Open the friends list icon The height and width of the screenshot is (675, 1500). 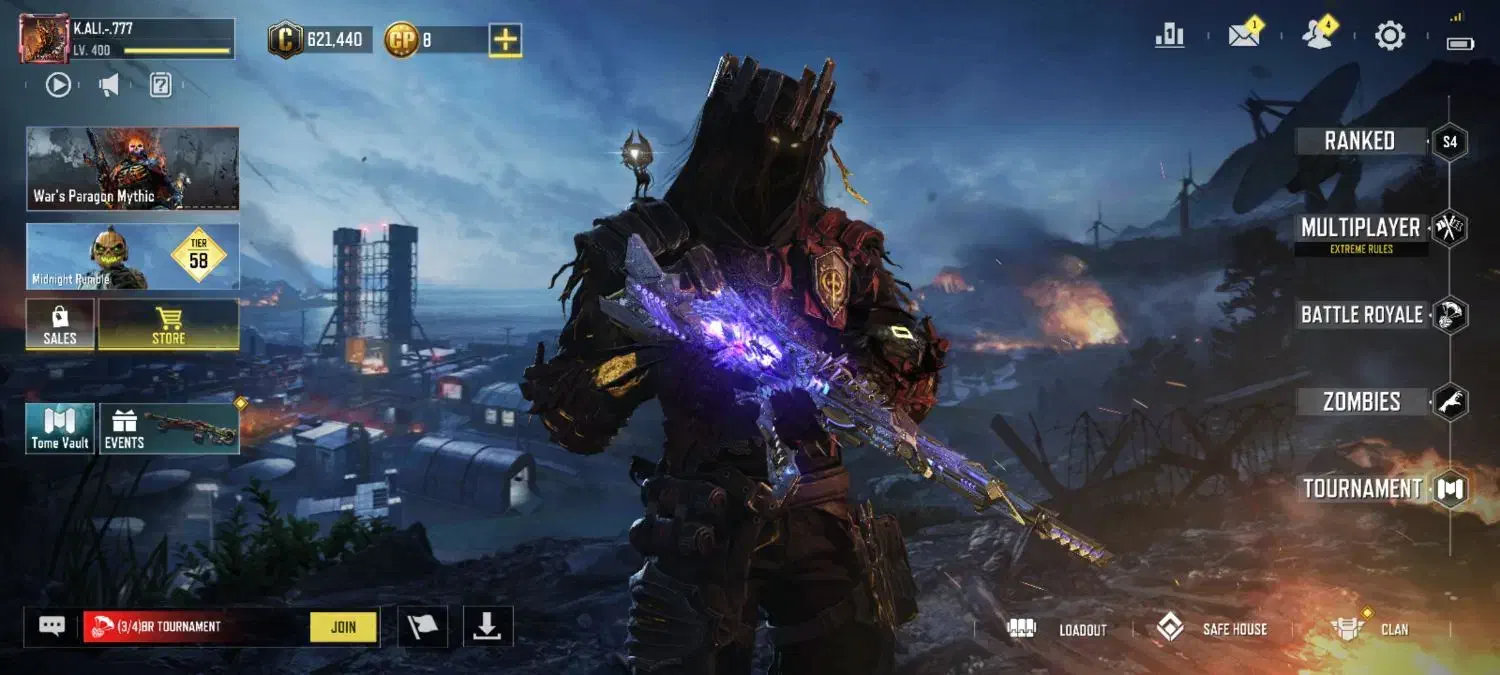(x=1317, y=36)
